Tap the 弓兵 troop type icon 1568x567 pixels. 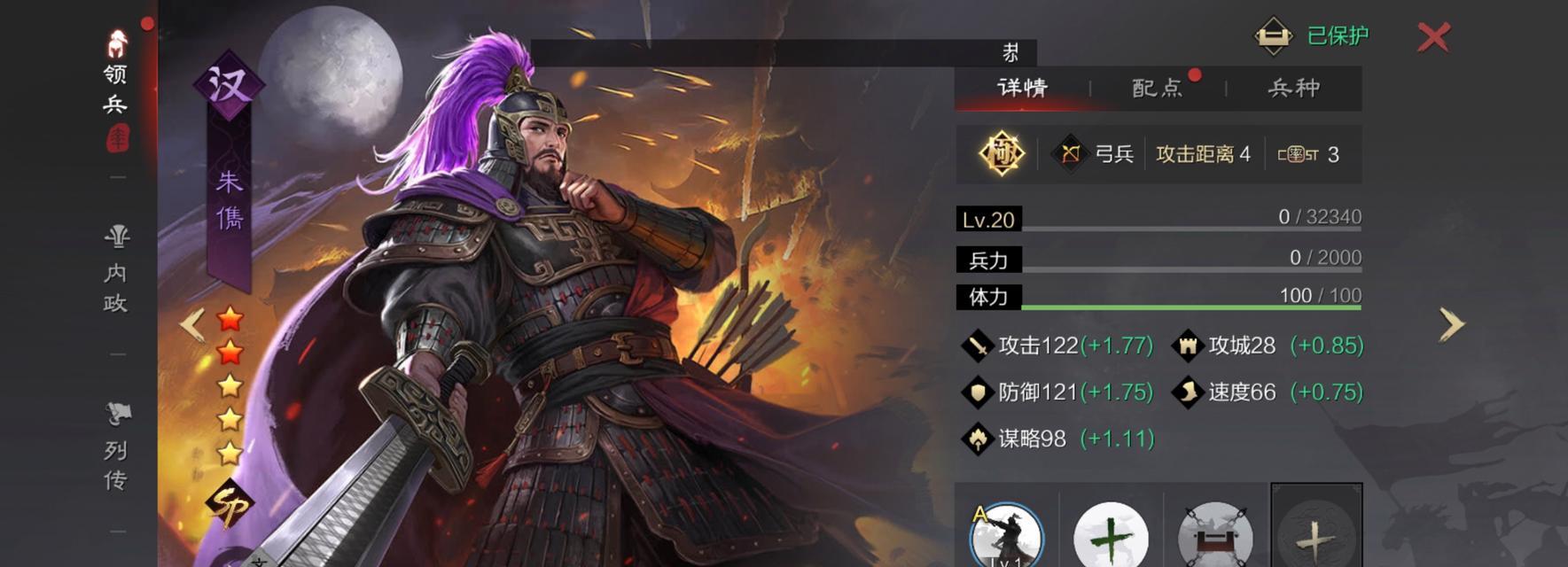1070,154
